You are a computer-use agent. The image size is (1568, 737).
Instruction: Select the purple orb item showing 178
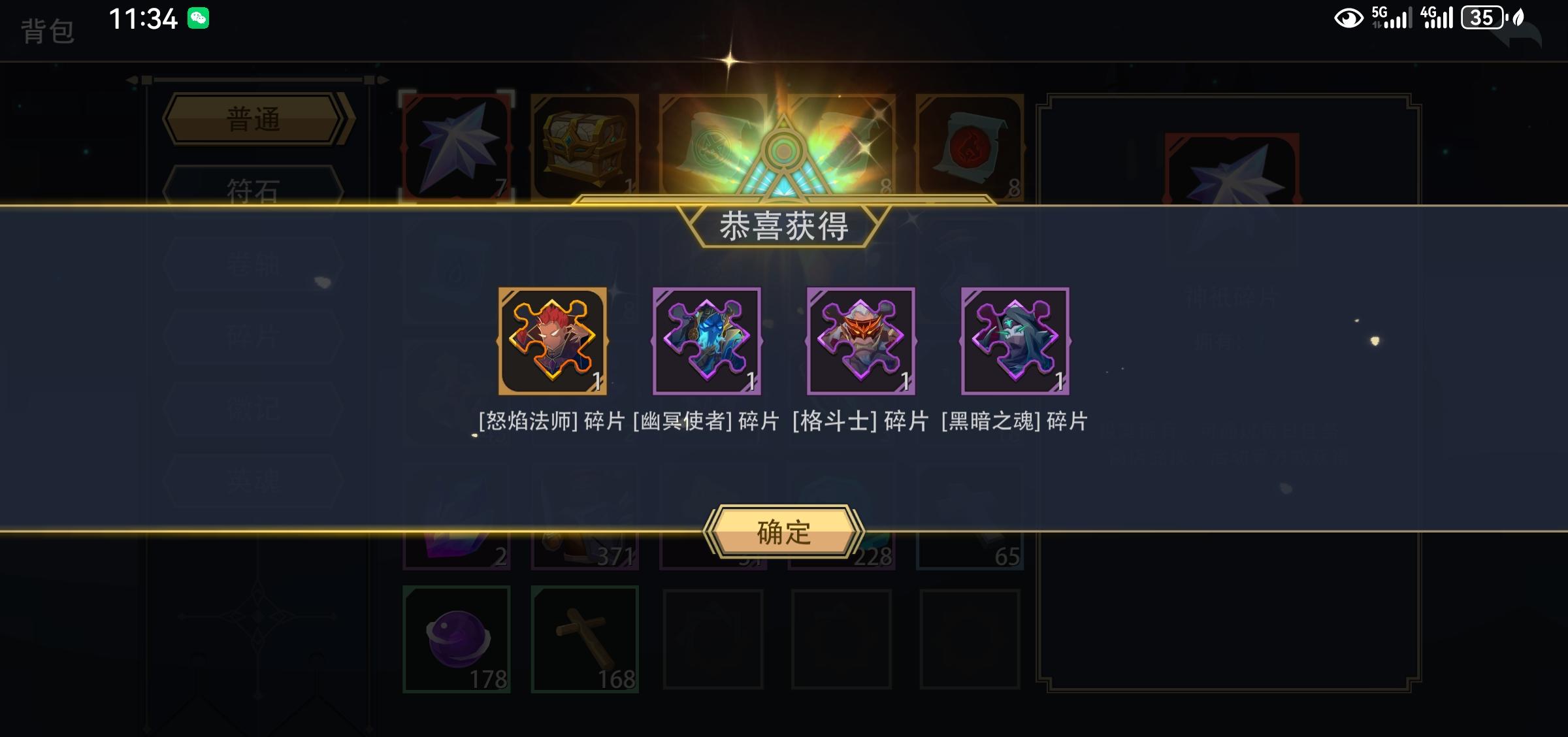(x=457, y=637)
